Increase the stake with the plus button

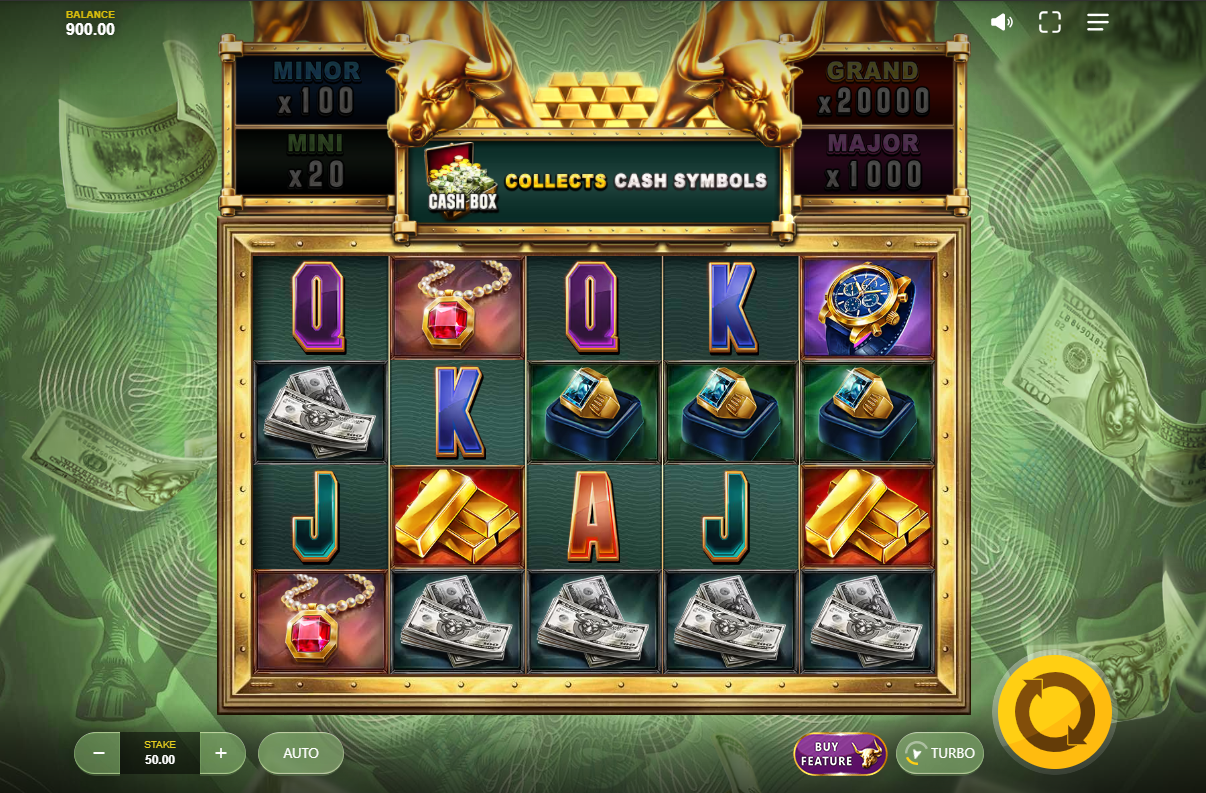222,753
